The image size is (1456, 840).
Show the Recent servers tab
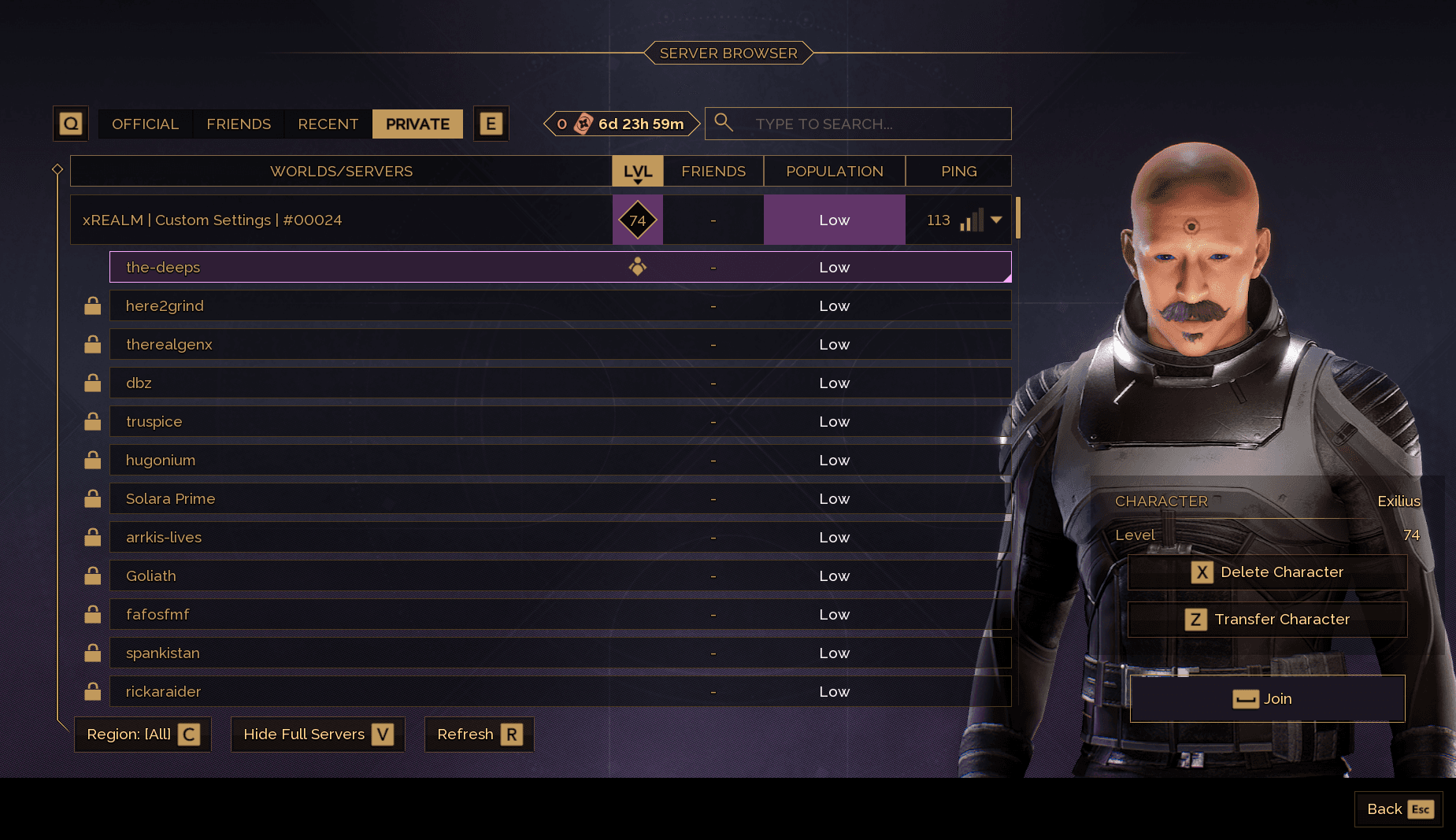tap(328, 124)
